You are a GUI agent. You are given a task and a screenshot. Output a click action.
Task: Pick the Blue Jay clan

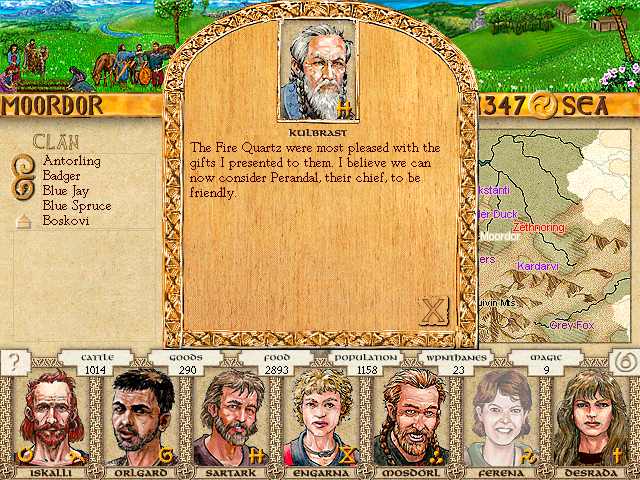click(66, 190)
